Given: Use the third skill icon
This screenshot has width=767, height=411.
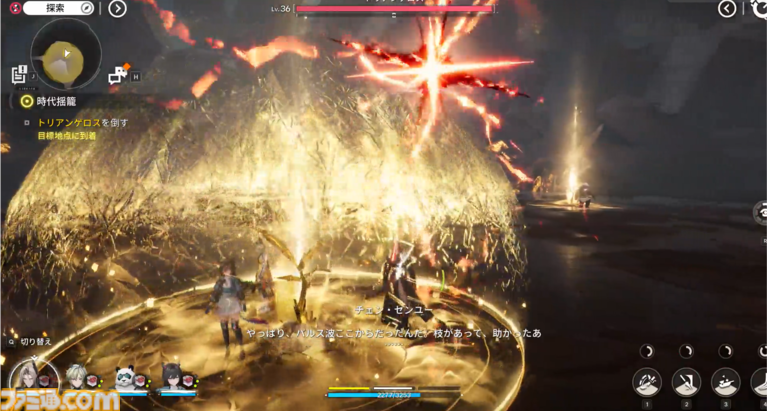Looking at the screenshot, I should click(x=725, y=382).
